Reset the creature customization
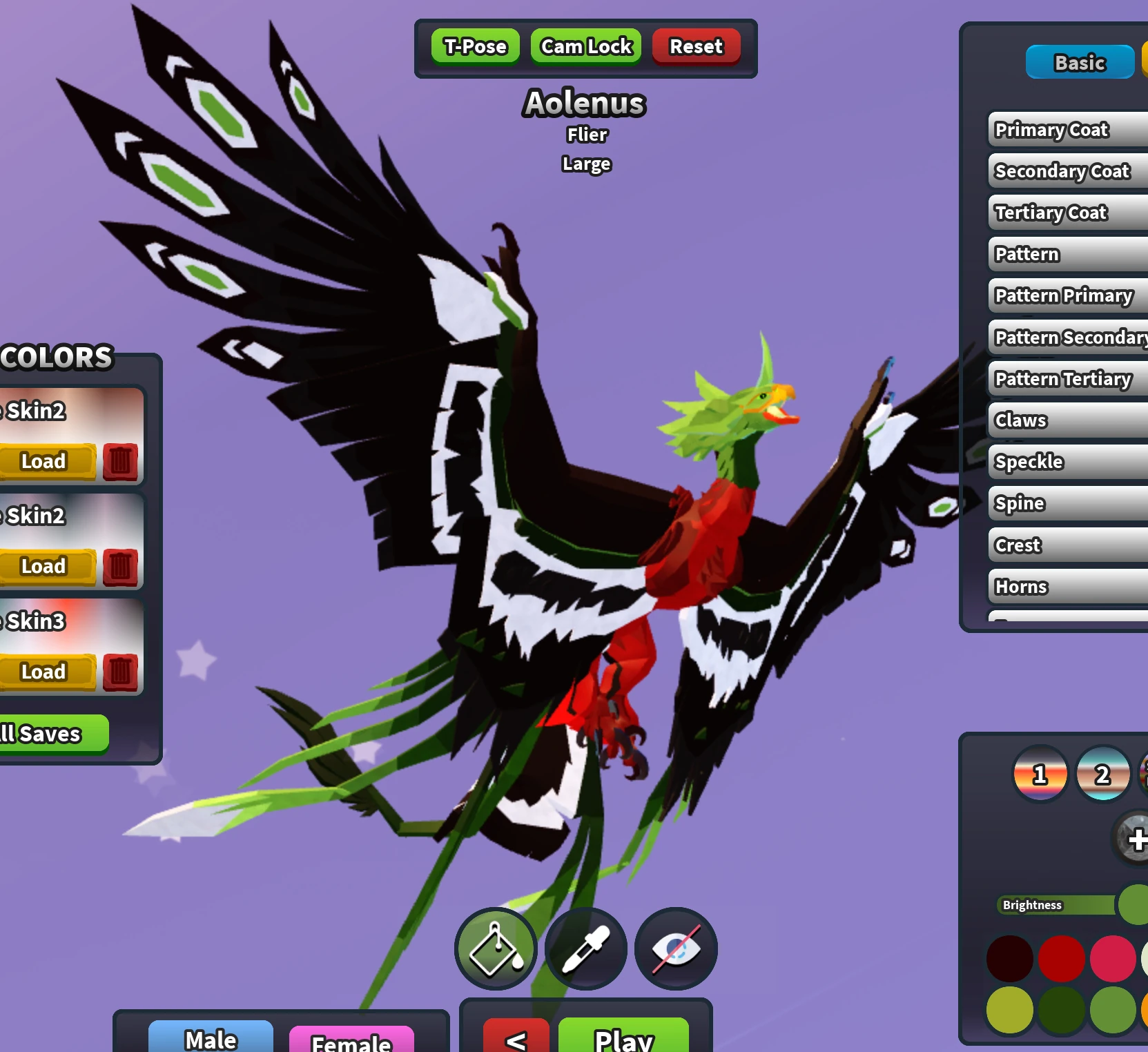Screen dimensions: 1148x1052 [x=696, y=46]
